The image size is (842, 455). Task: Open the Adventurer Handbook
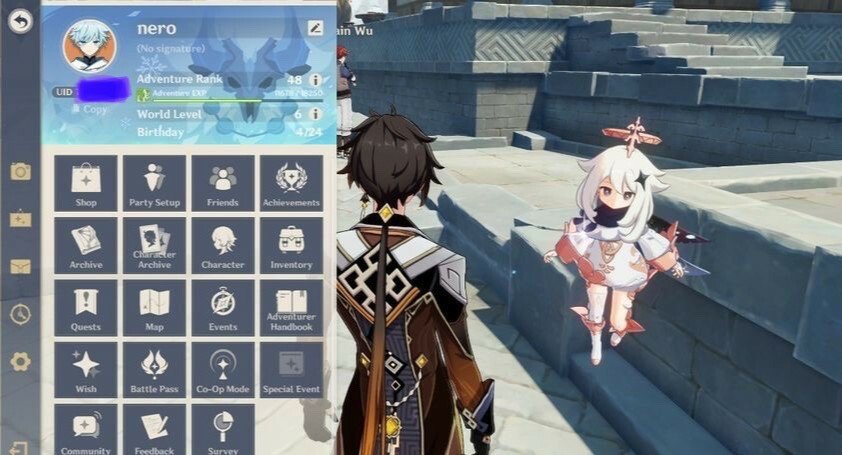tap(291, 308)
